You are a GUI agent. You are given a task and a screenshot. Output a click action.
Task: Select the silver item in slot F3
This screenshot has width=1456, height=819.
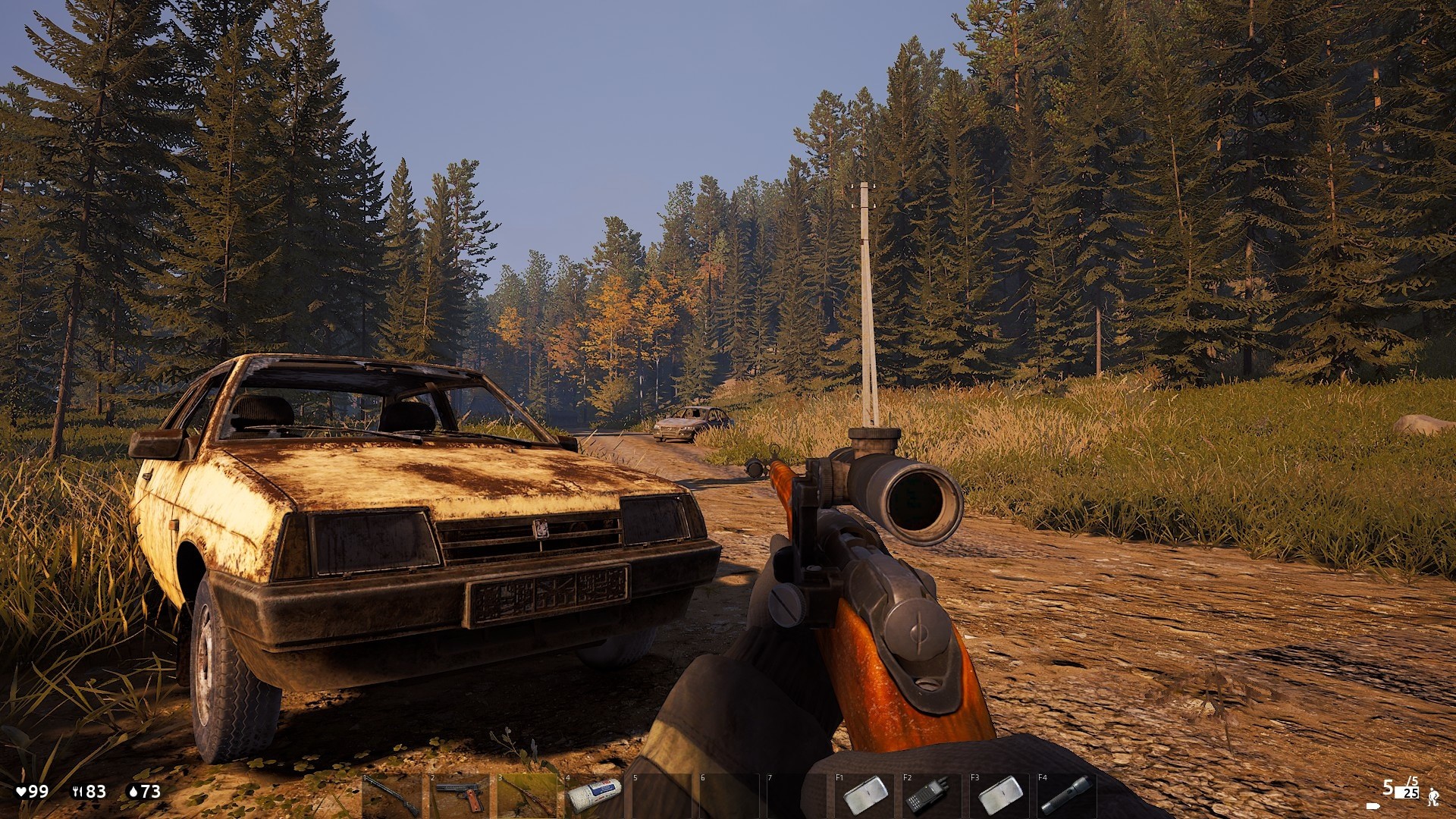coord(999,795)
